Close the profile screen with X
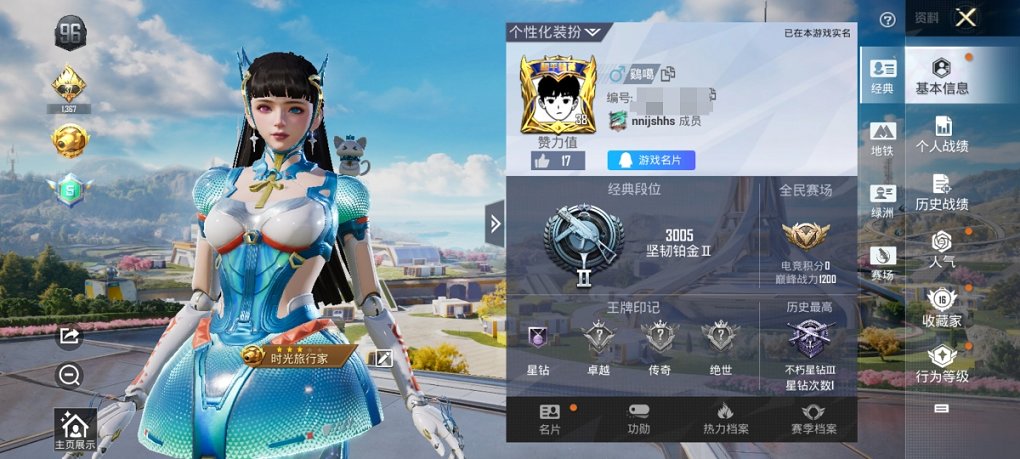 click(x=965, y=18)
